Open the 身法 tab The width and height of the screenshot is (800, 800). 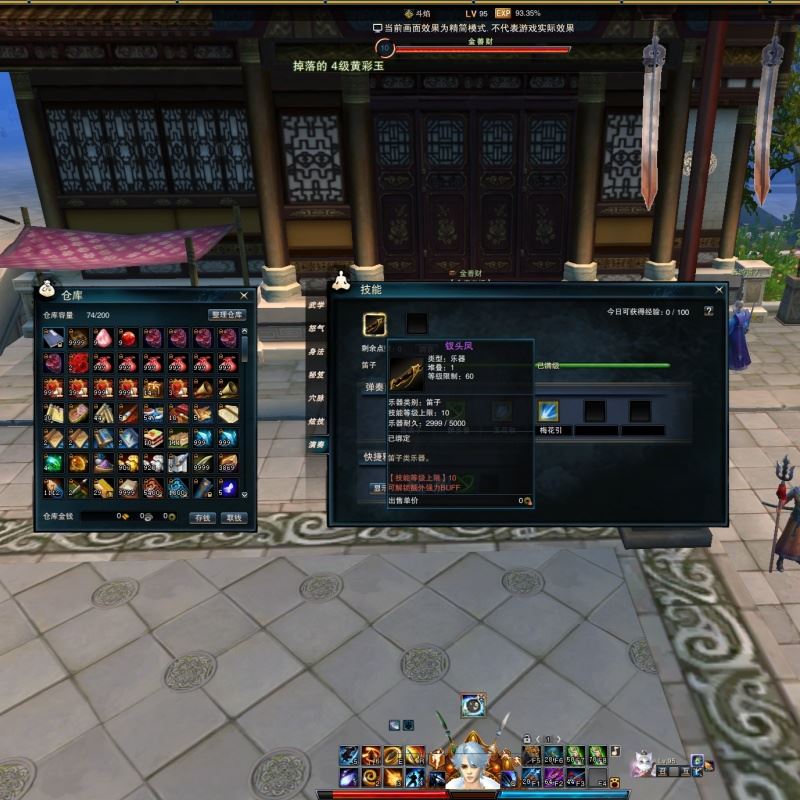pyautogui.click(x=317, y=352)
